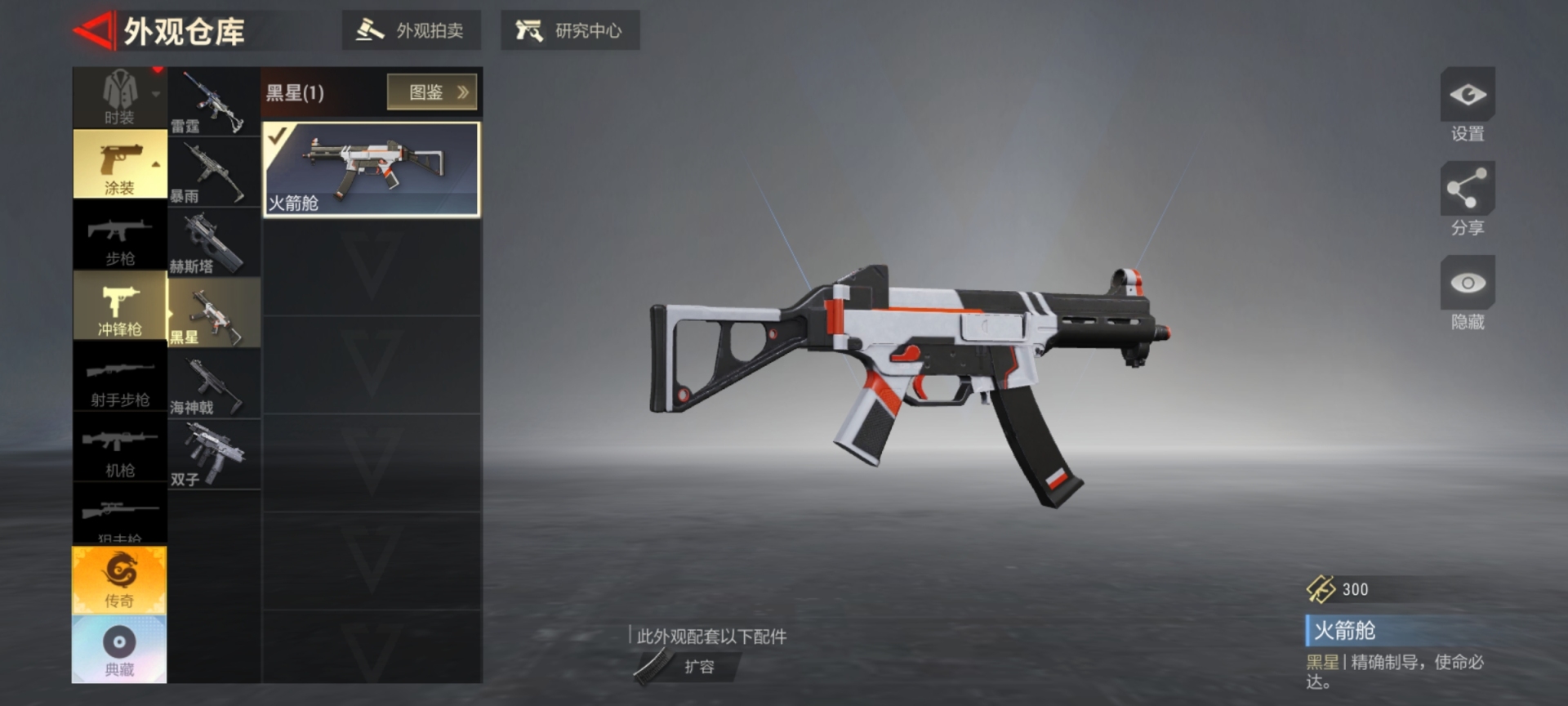The image size is (1568, 706).
Task: Open the 传奇 legendary section
Action: point(119,580)
